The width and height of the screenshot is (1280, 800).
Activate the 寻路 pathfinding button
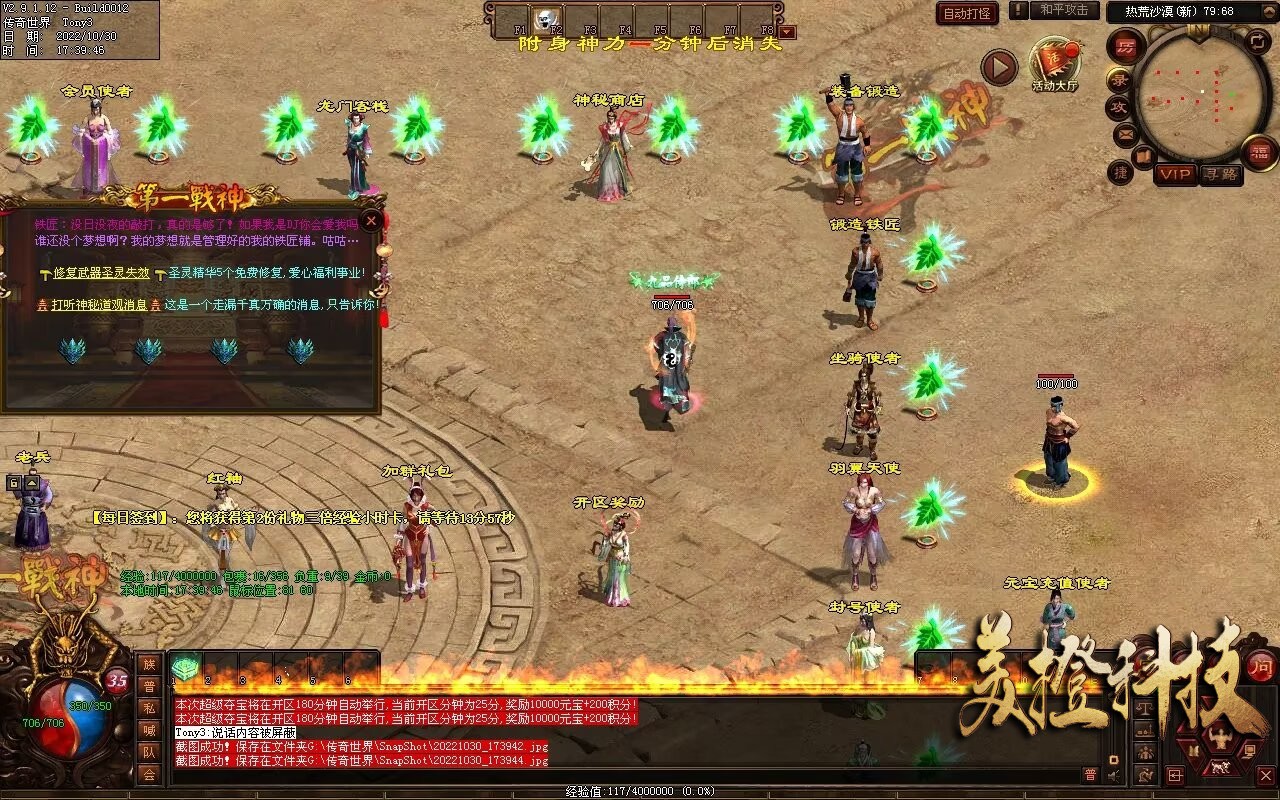[x=1220, y=174]
